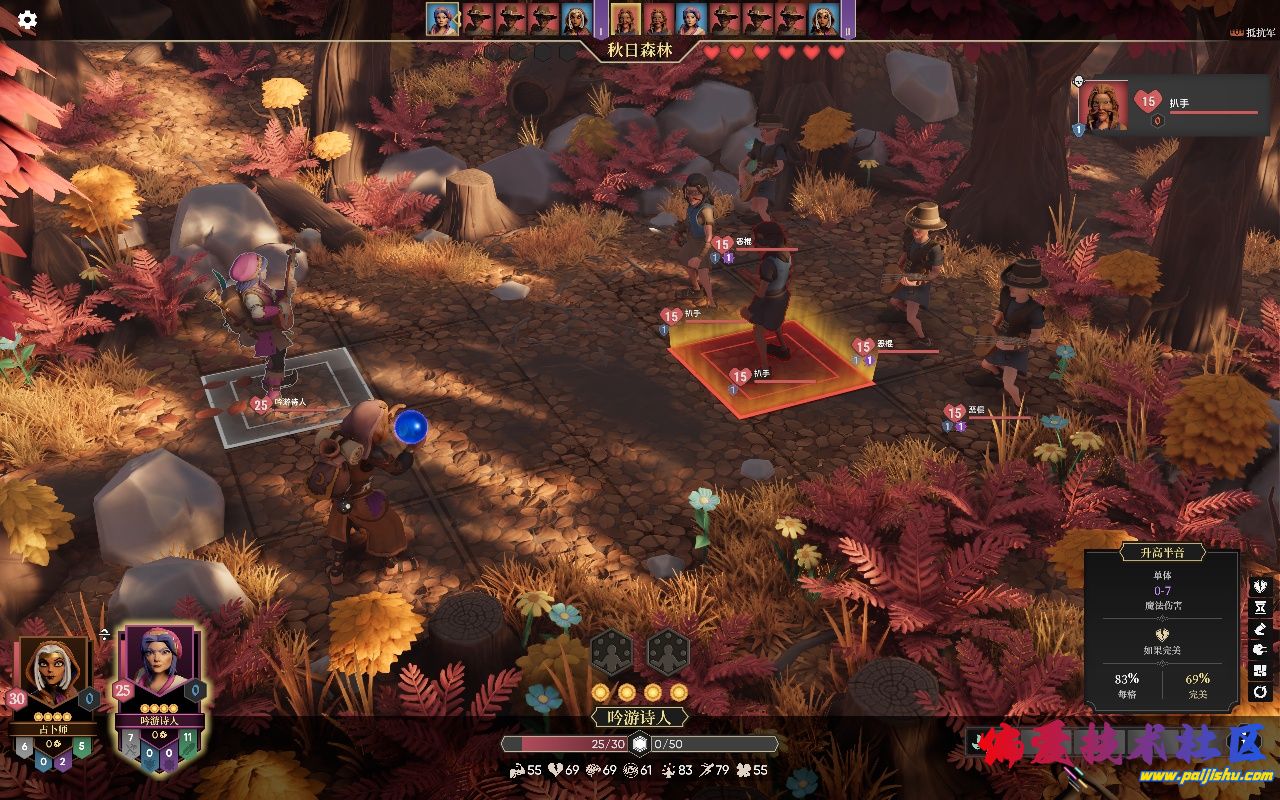Select the circular arrow icon

click(1260, 692)
